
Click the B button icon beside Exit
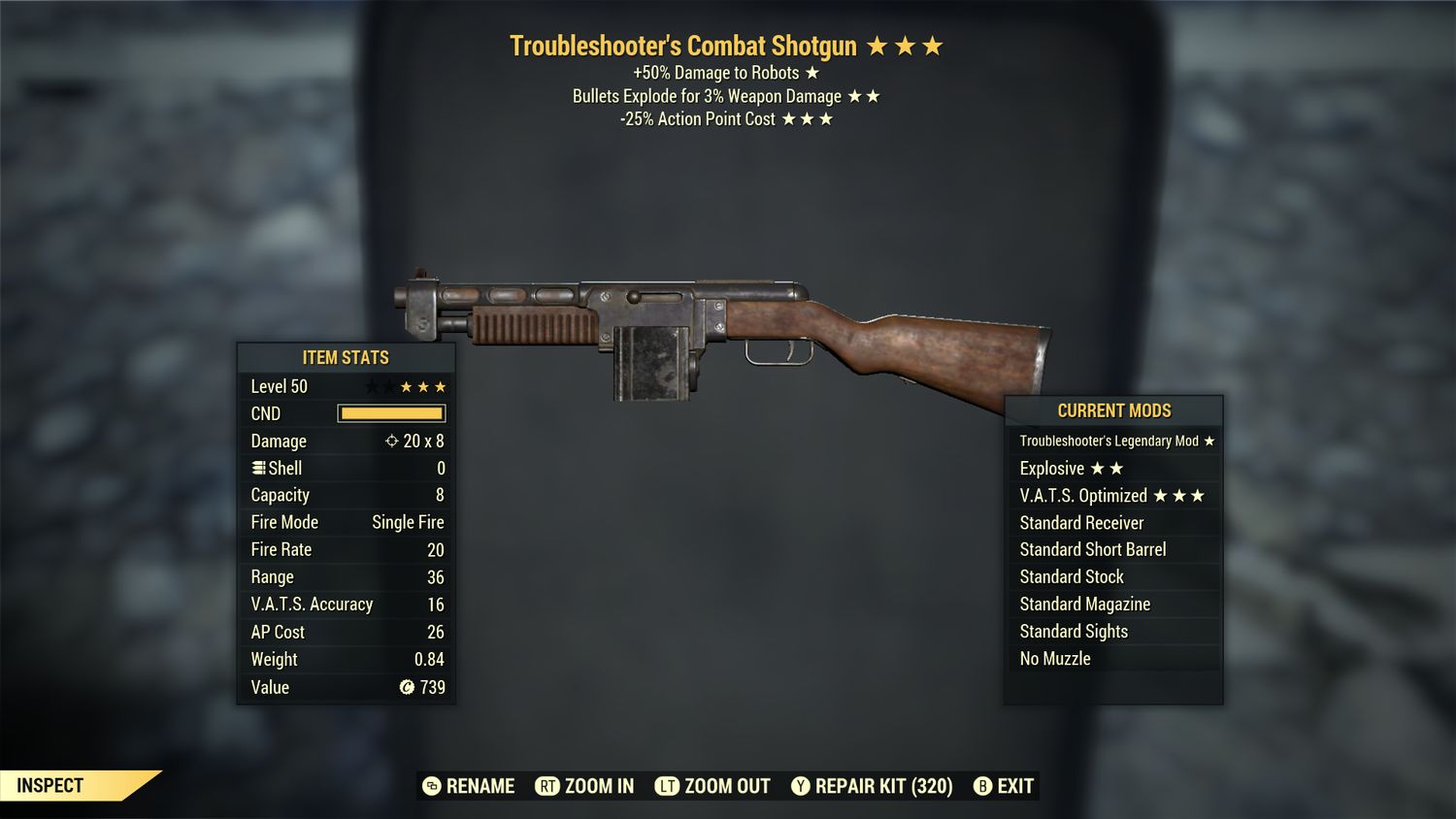tap(982, 786)
